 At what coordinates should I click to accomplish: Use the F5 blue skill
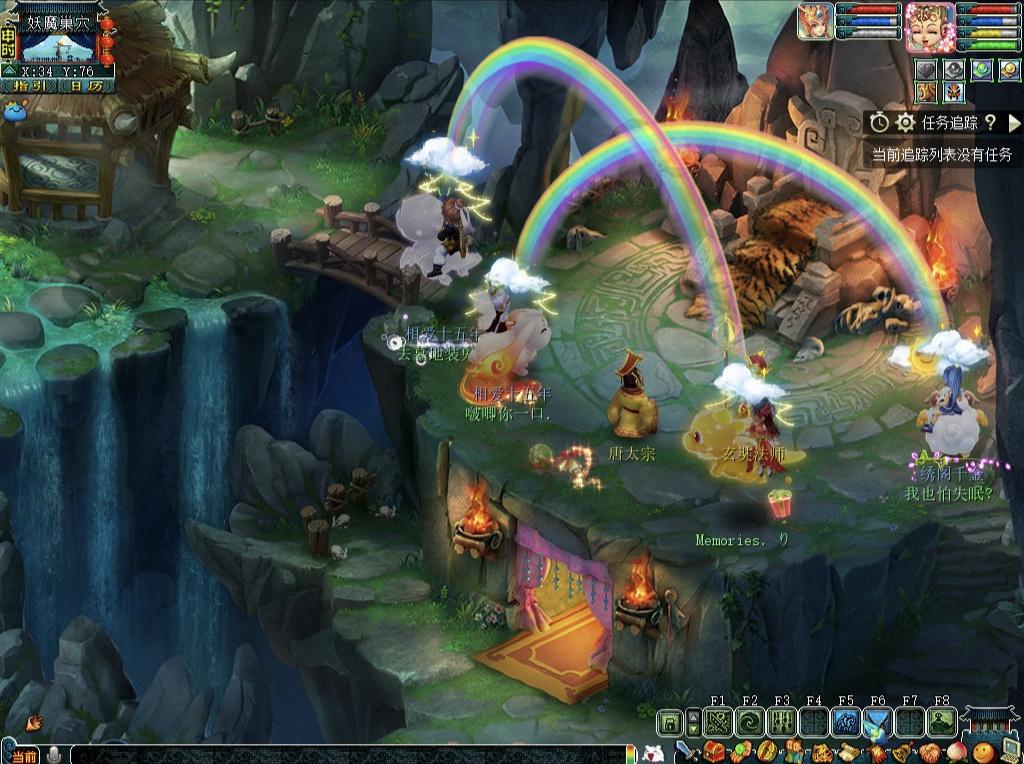click(x=846, y=722)
